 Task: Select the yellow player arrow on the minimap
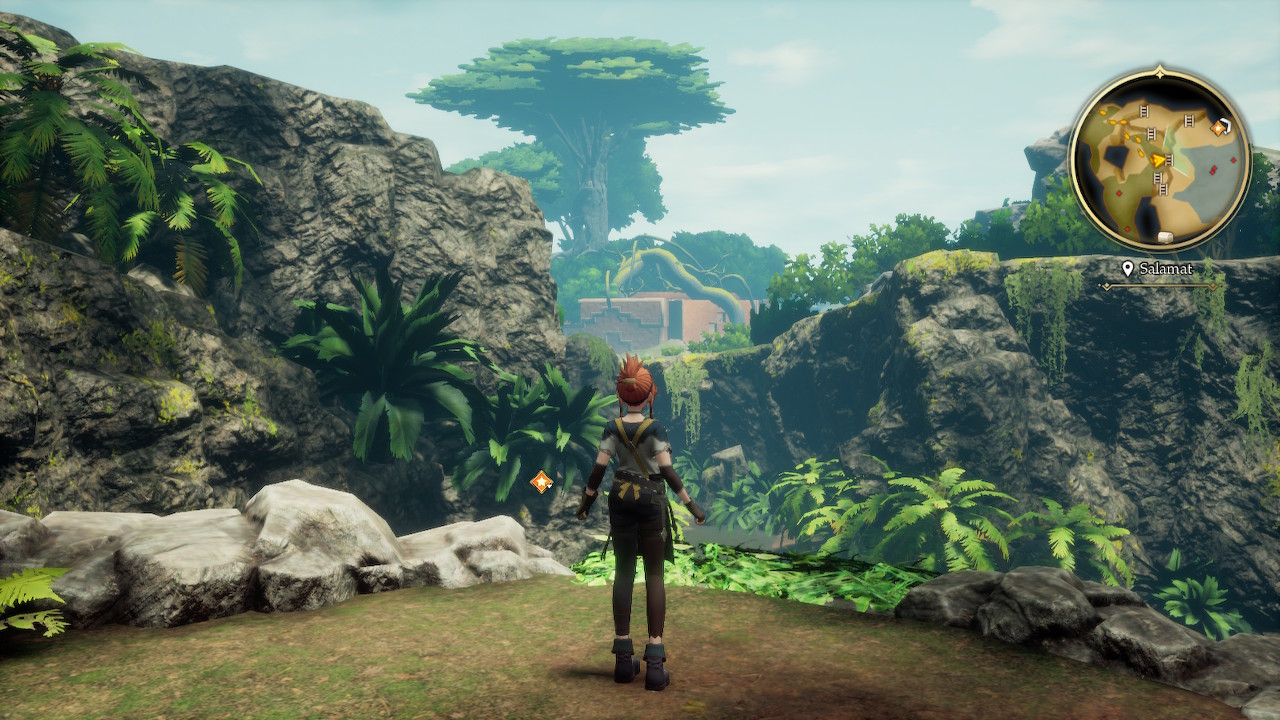(x=1158, y=160)
